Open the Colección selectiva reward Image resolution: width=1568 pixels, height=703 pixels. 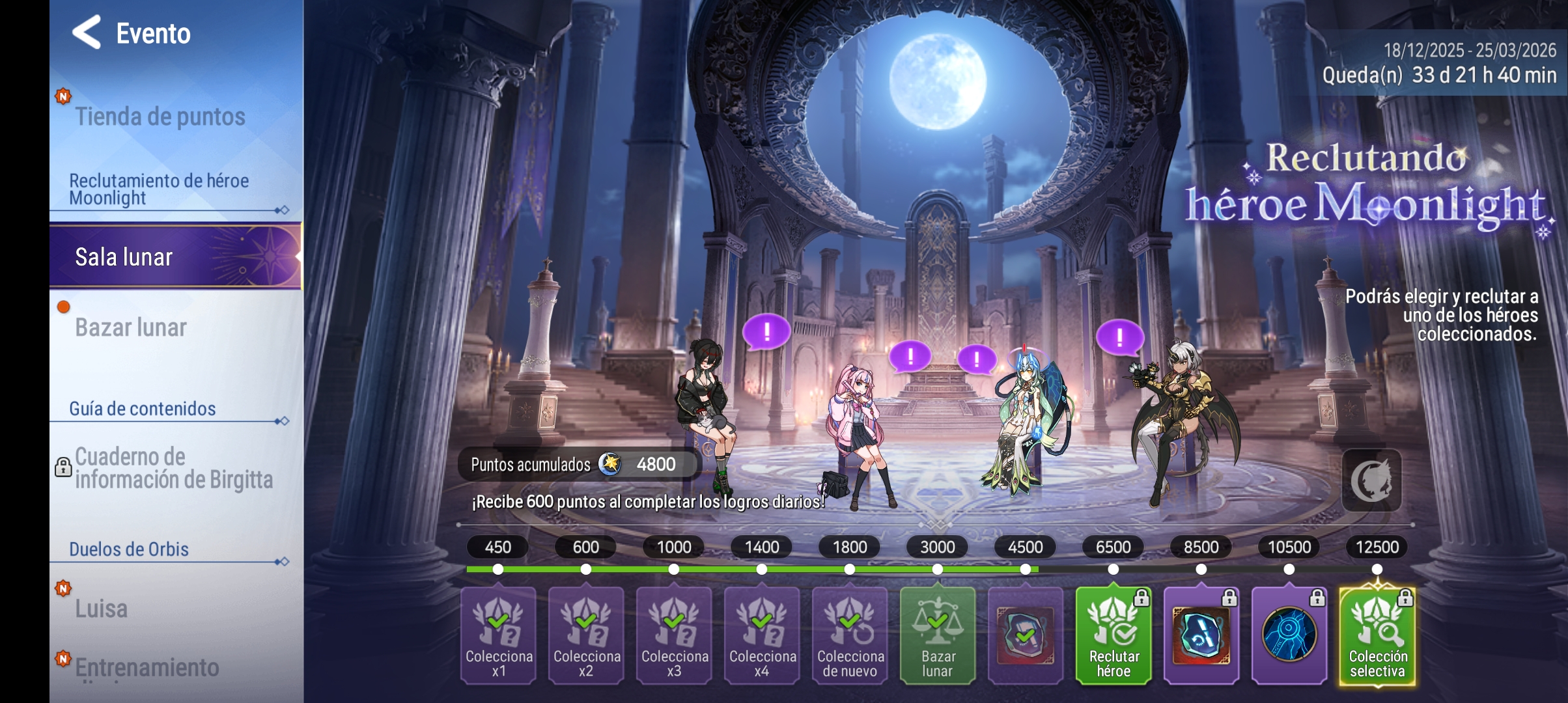1377,635
